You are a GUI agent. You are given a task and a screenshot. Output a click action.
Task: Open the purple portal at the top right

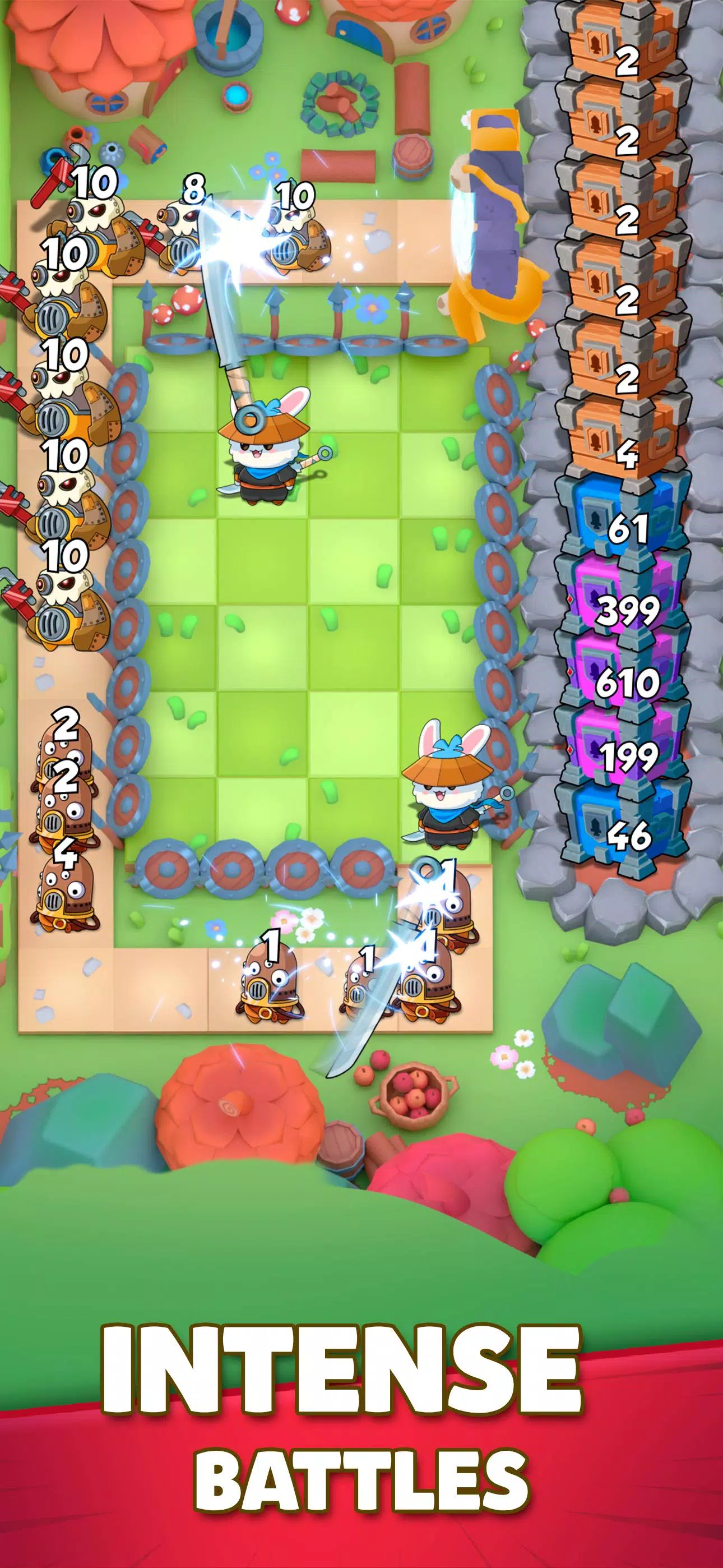493,201
